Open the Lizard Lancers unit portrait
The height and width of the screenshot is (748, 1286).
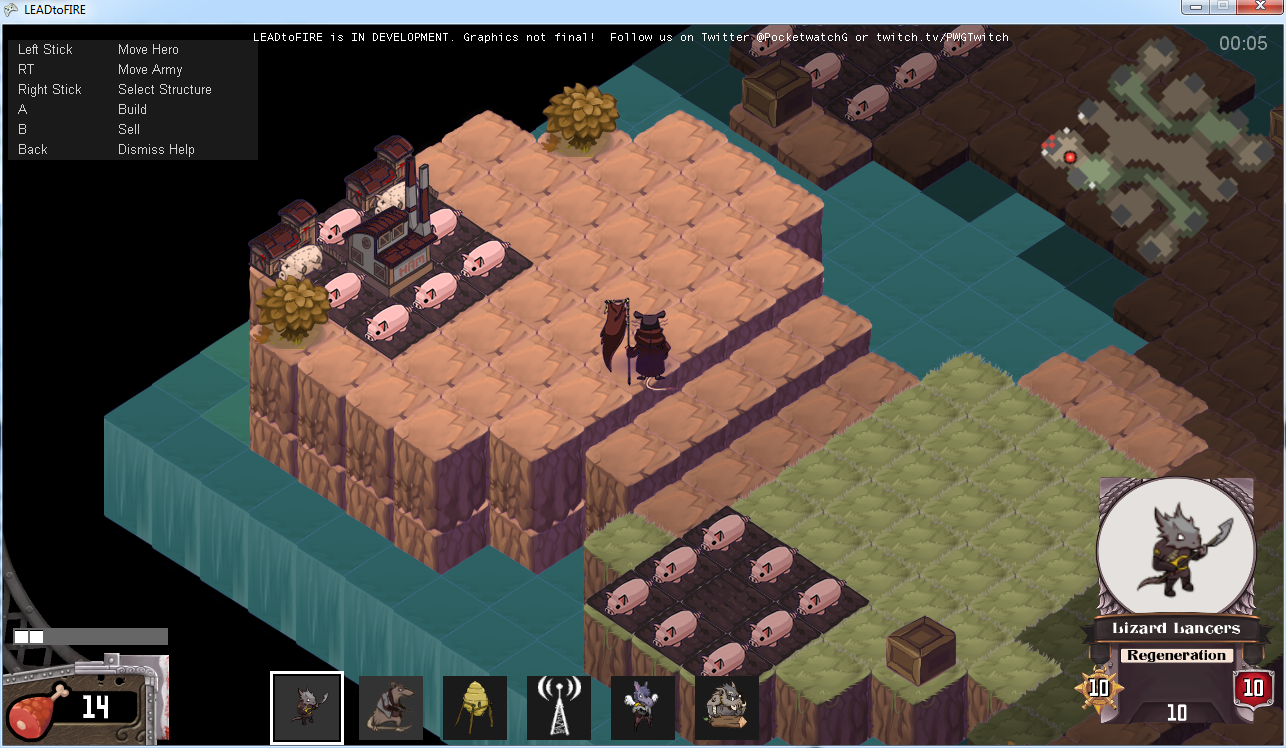point(1176,544)
